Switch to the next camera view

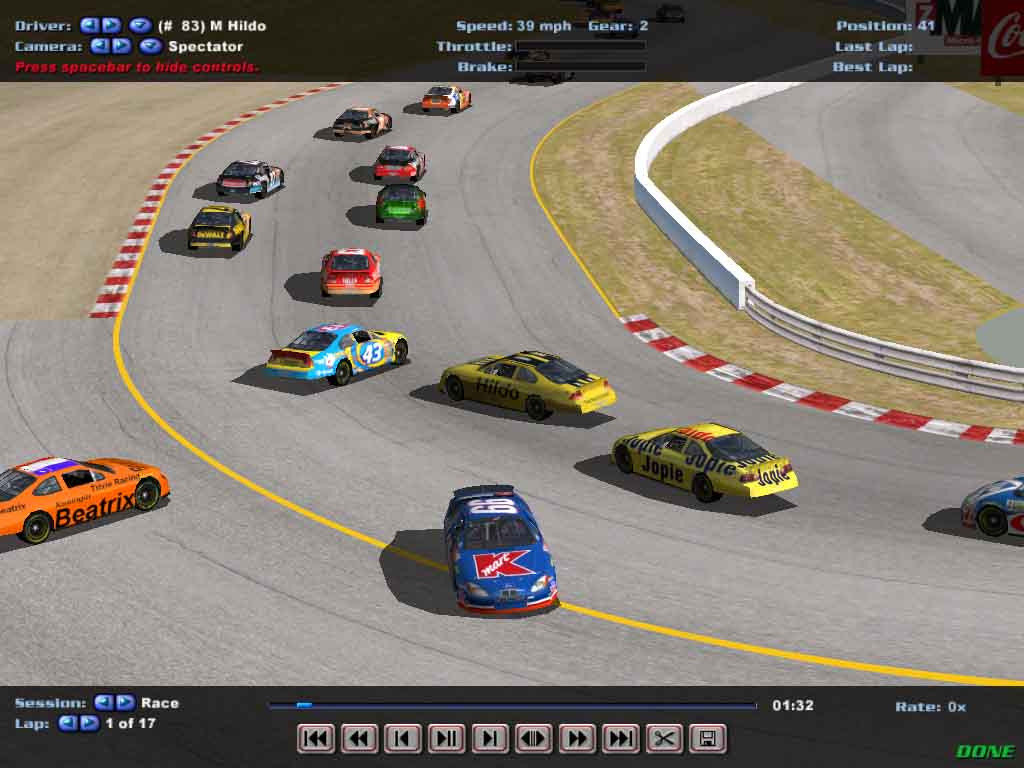tap(121, 46)
